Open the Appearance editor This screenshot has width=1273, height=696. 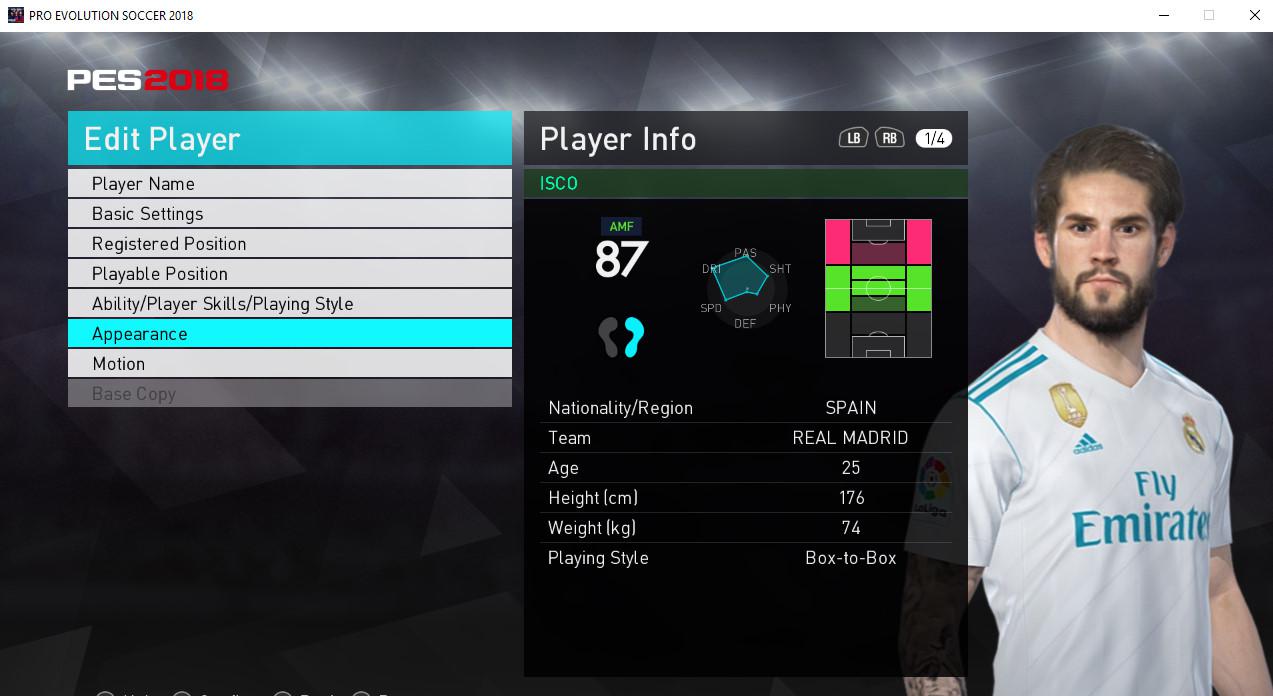tap(289, 334)
